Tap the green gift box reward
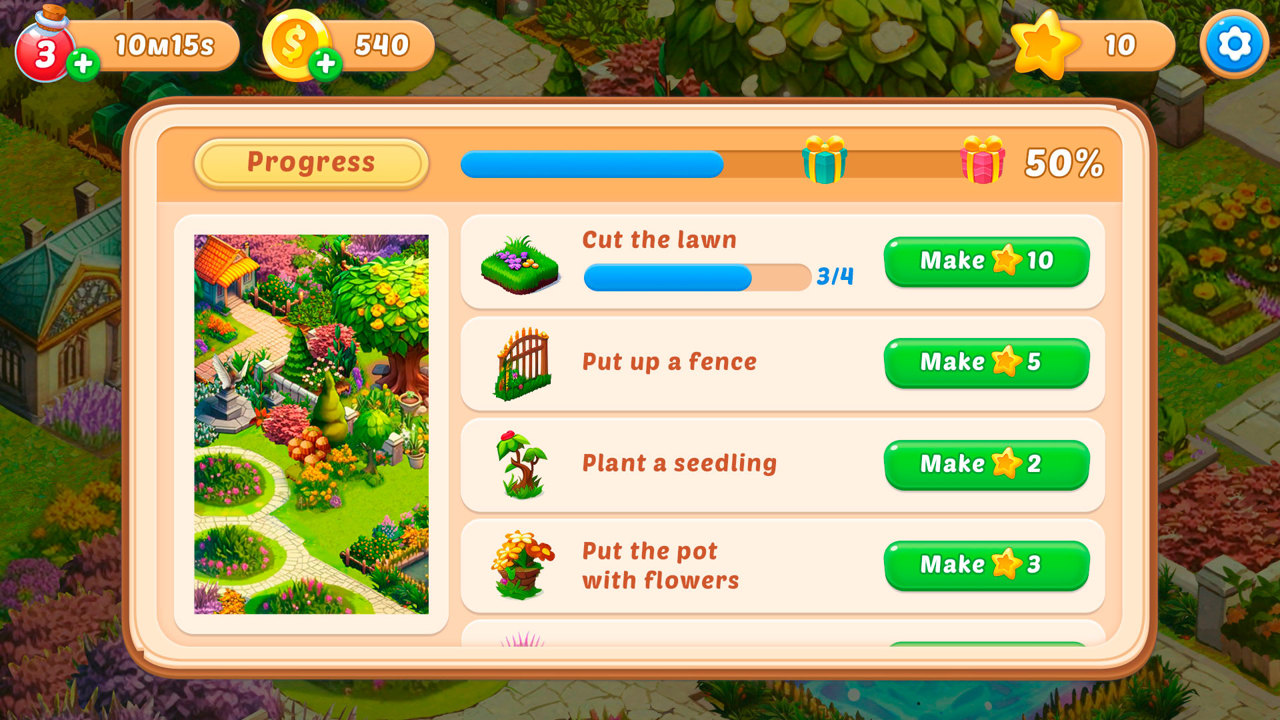This screenshot has height=720, width=1280. pos(824,160)
